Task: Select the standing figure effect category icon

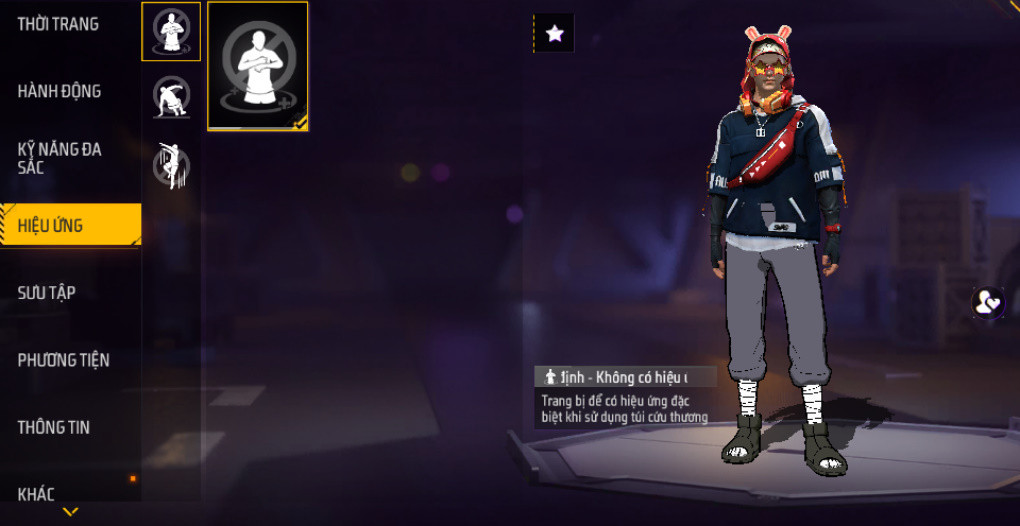Action: (x=171, y=31)
